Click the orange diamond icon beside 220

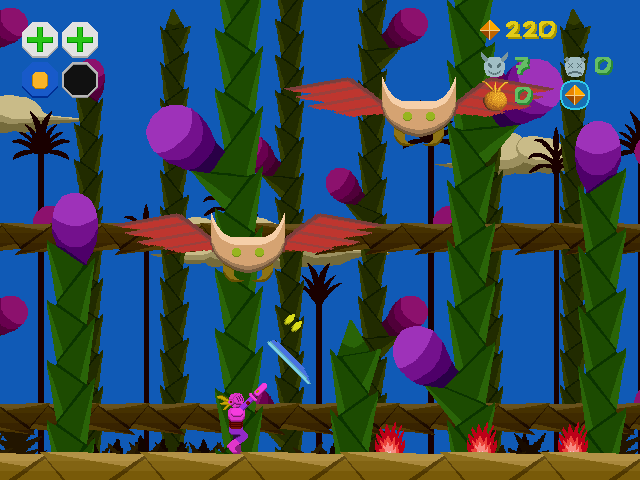489,30
